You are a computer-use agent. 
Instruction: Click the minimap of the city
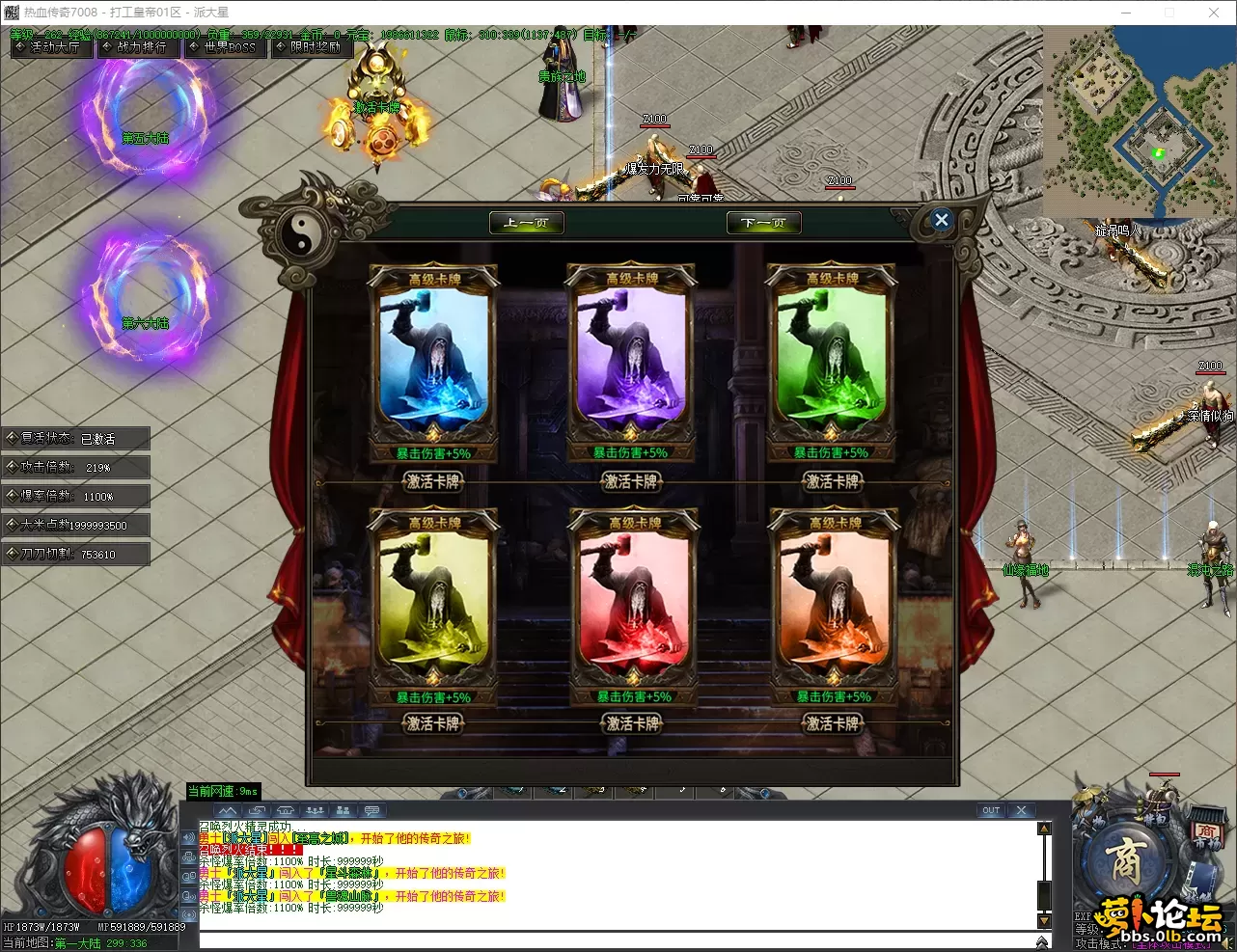[x=1139, y=121]
